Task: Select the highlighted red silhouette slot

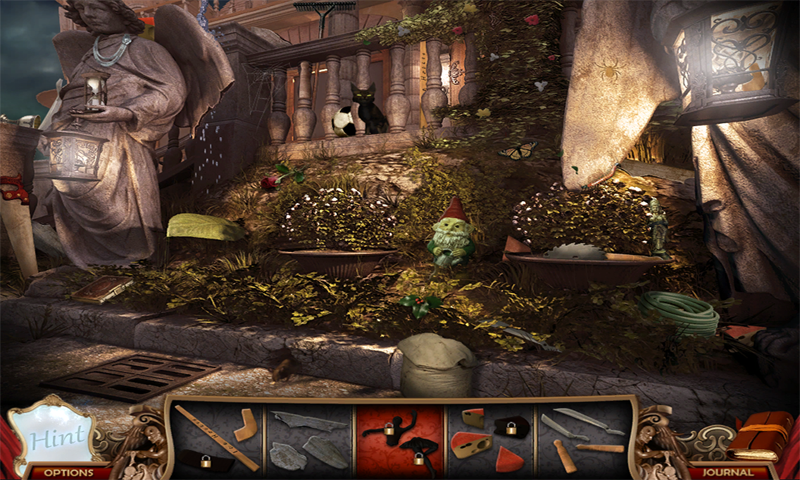Action: click(401, 439)
